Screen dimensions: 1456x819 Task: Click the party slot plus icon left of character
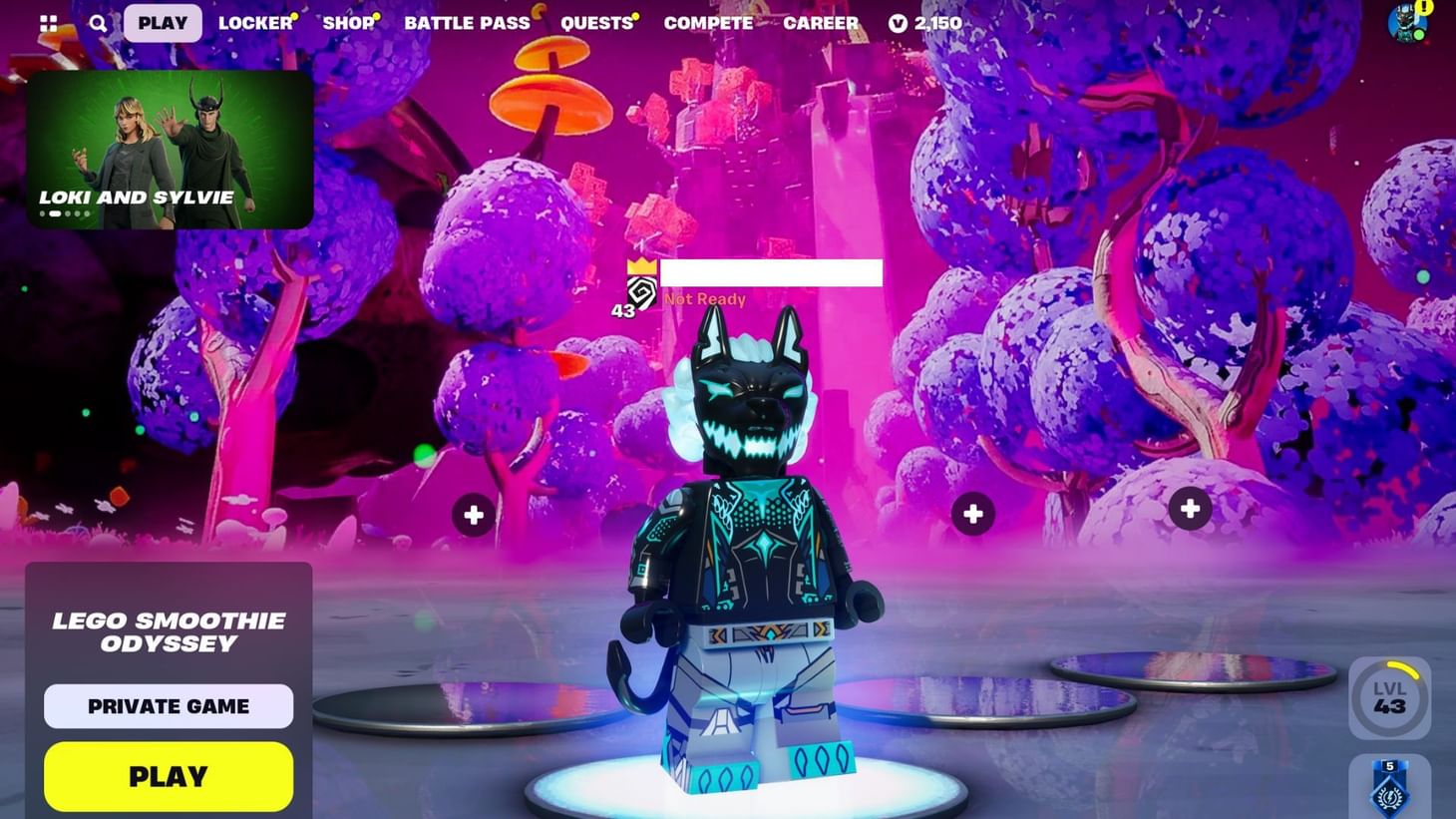point(472,514)
